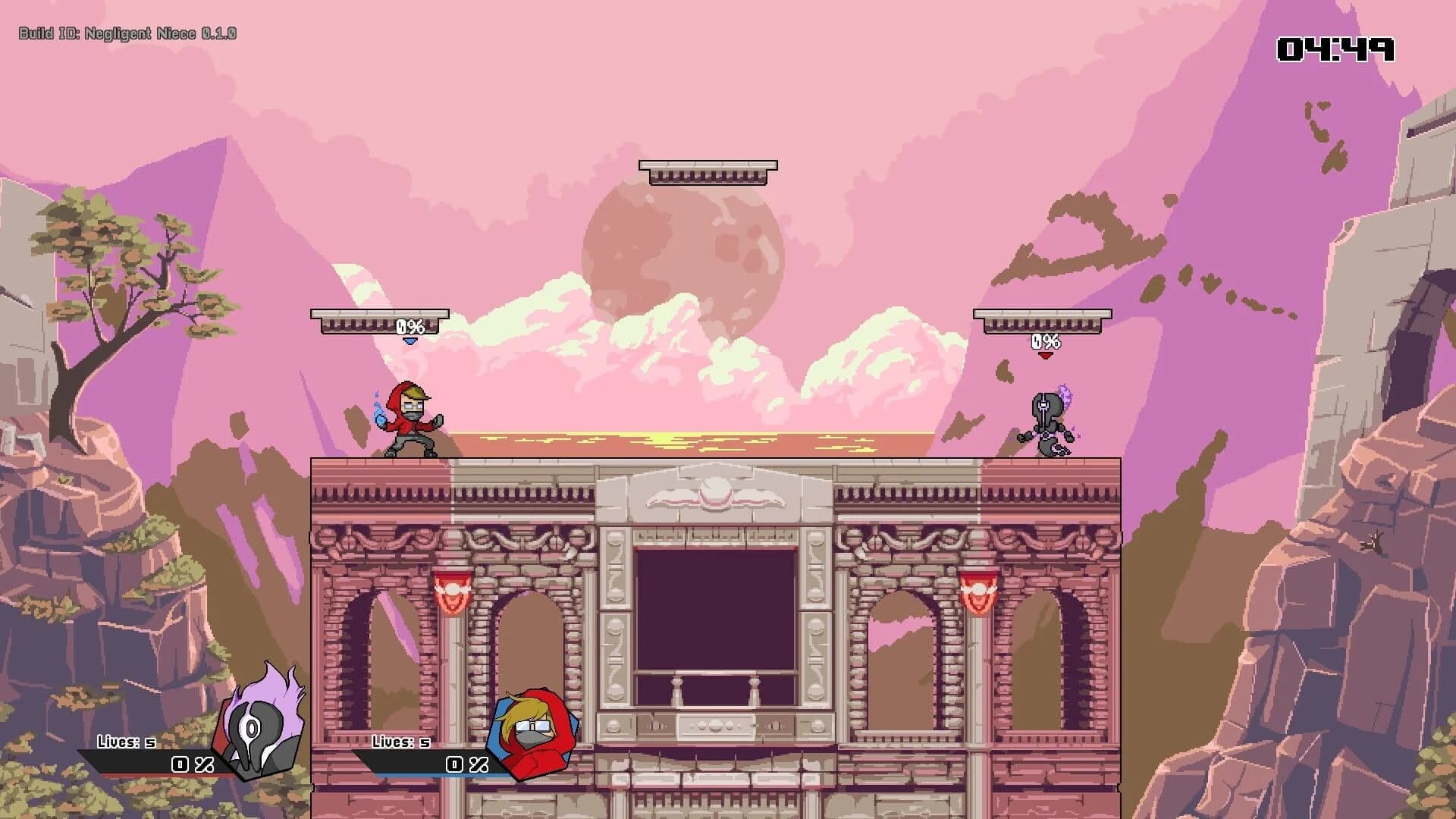The height and width of the screenshot is (819, 1456).
Task: Click the 0% damage counter above the left fighter
Action: [x=409, y=328]
